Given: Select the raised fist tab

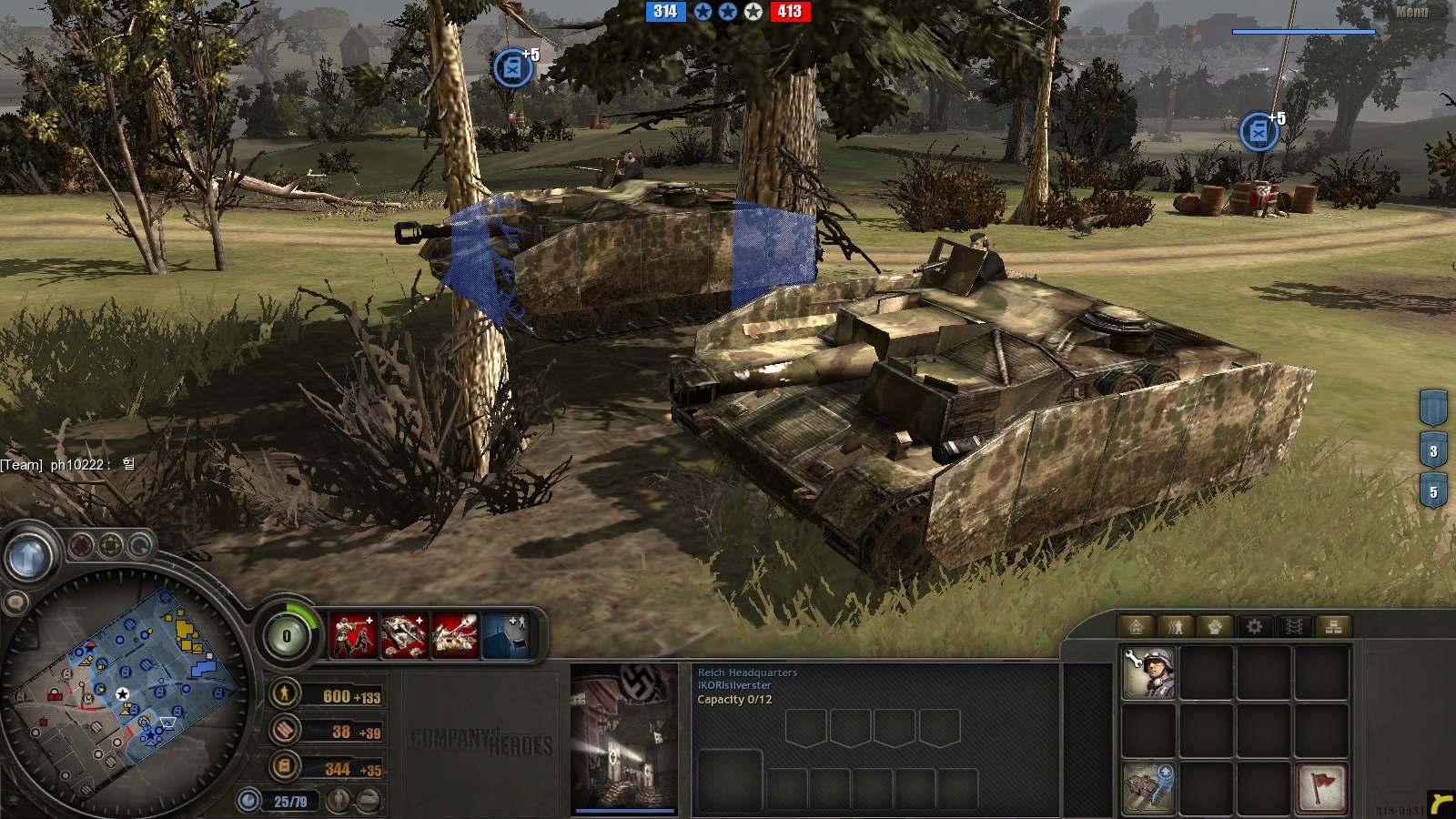Looking at the screenshot, I should point(1215,626).
